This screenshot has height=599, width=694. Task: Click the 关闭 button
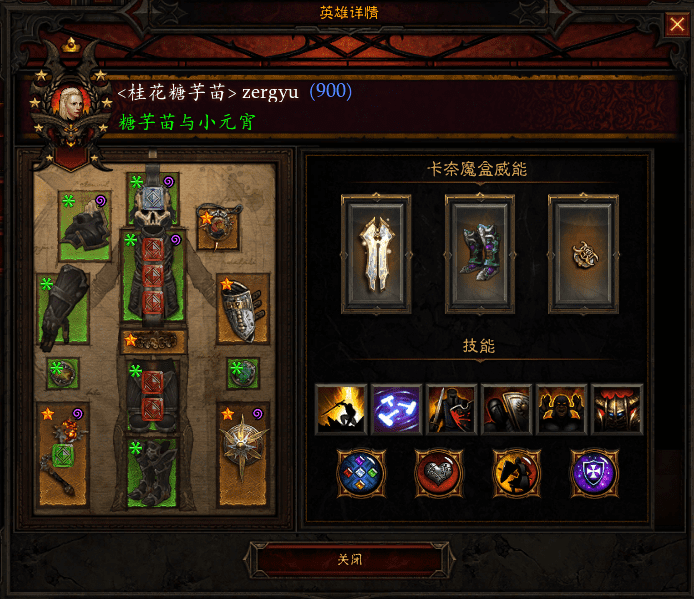349,559
